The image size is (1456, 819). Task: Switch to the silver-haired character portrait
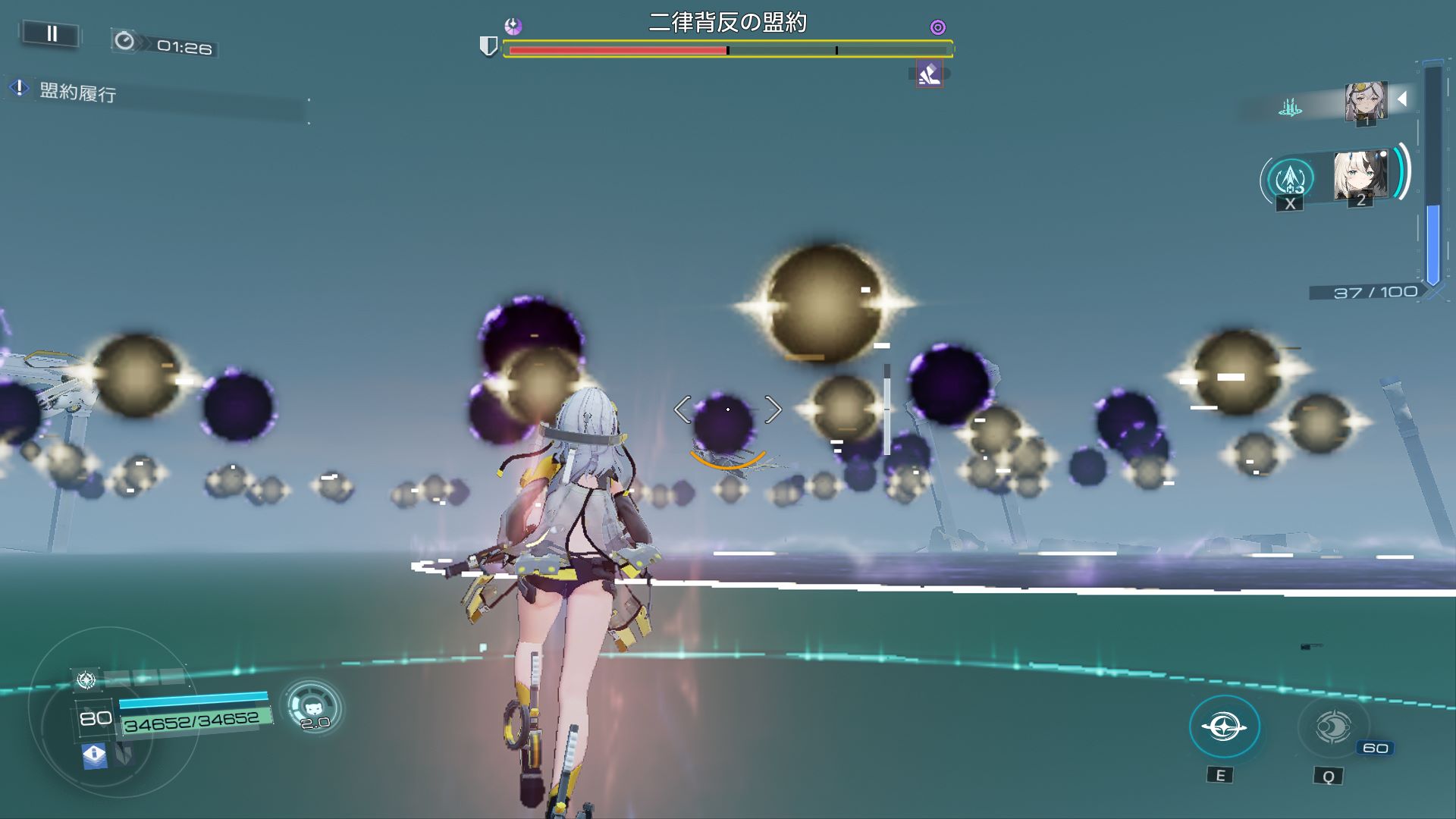(1366, 102)
